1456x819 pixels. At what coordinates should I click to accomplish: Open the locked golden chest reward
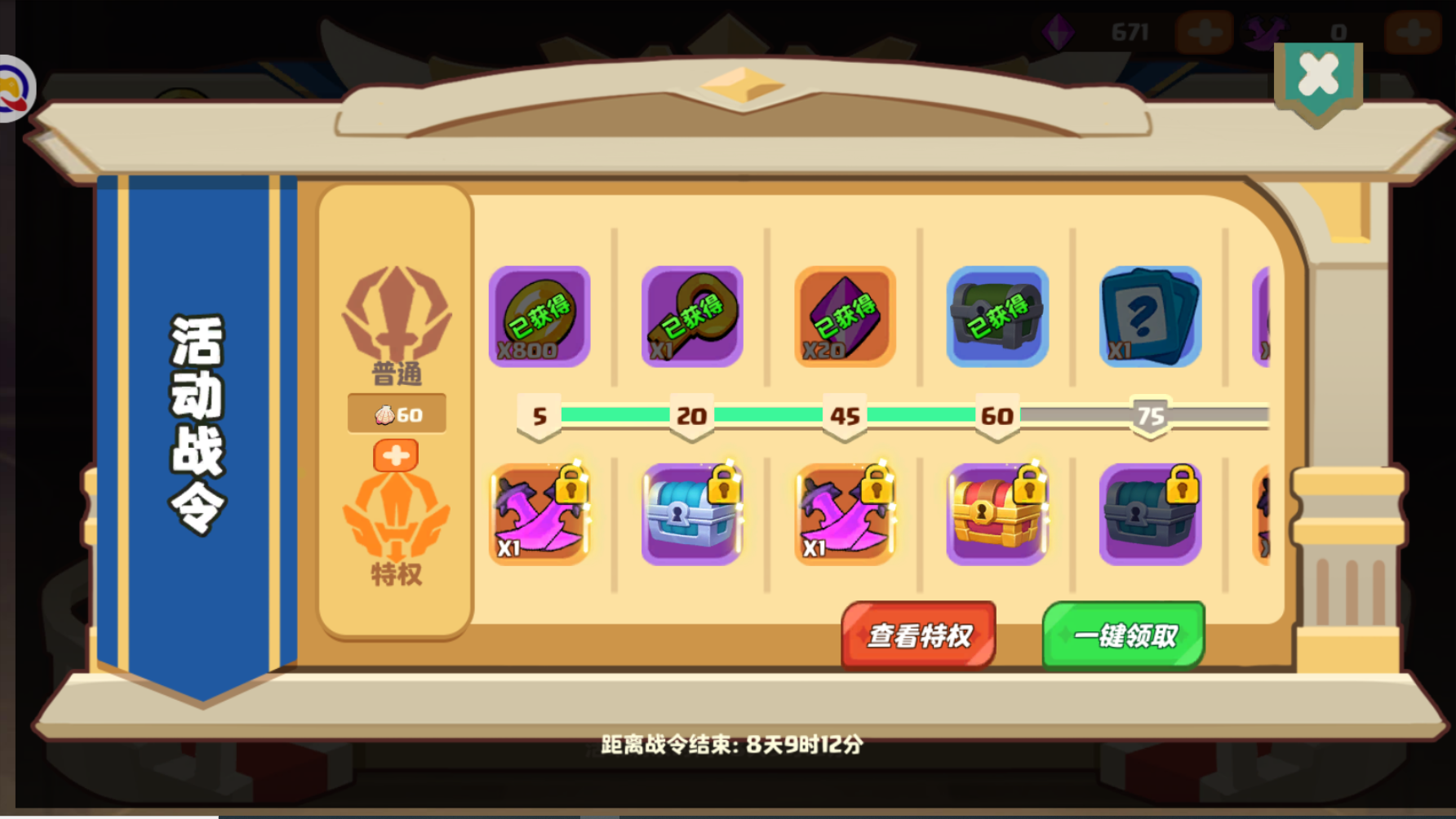pyautogui.click(x=997, y=514)
